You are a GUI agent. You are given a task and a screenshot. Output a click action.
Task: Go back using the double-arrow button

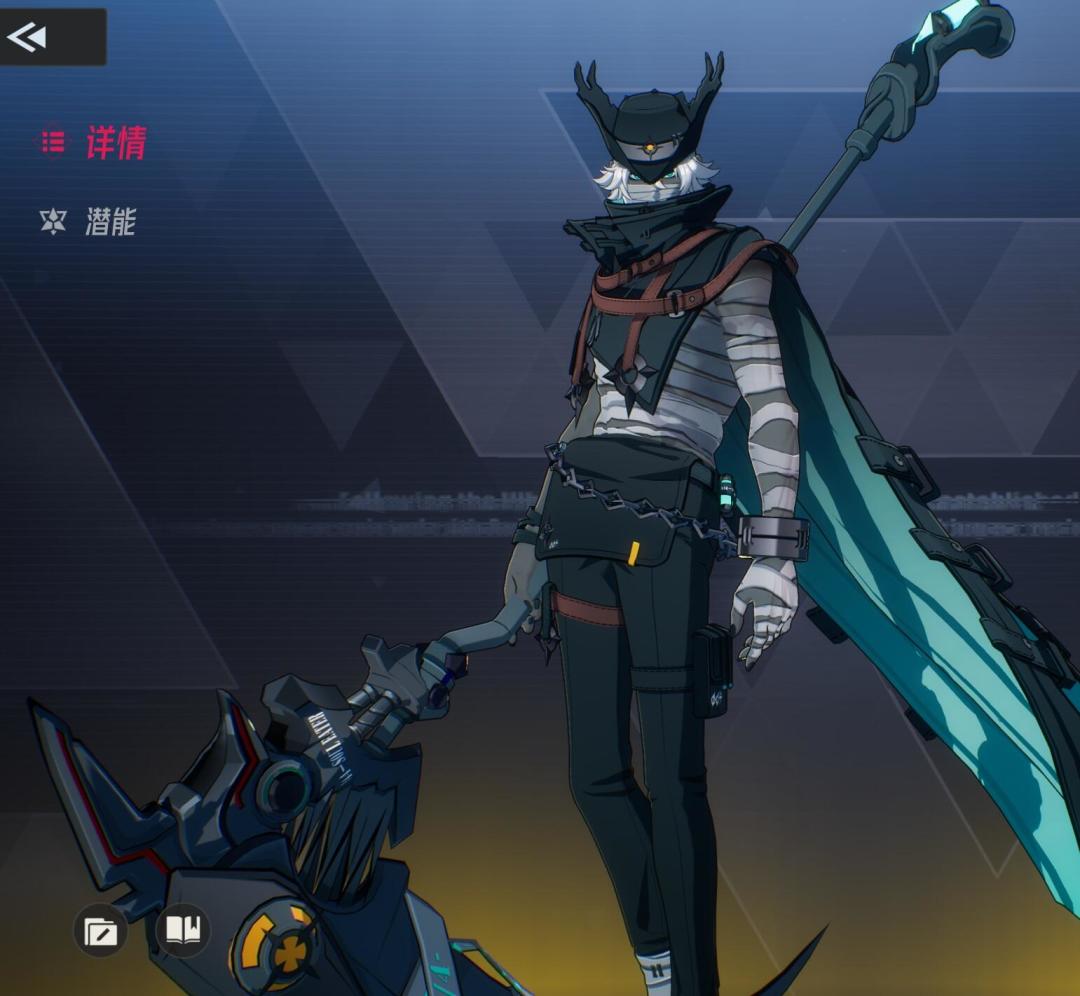coord(28,38)
